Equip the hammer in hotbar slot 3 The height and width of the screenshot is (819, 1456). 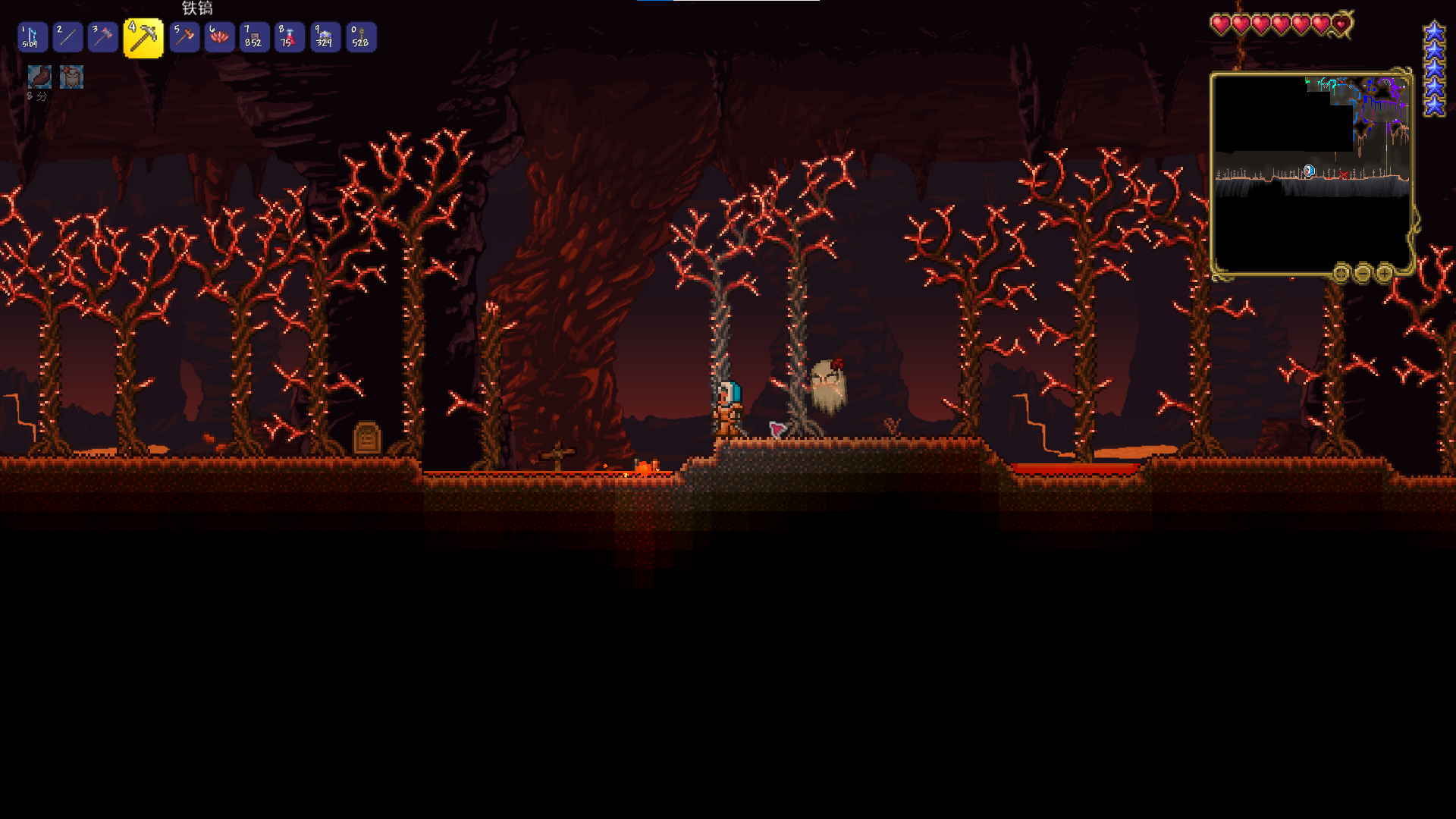[x=102, y=37]
